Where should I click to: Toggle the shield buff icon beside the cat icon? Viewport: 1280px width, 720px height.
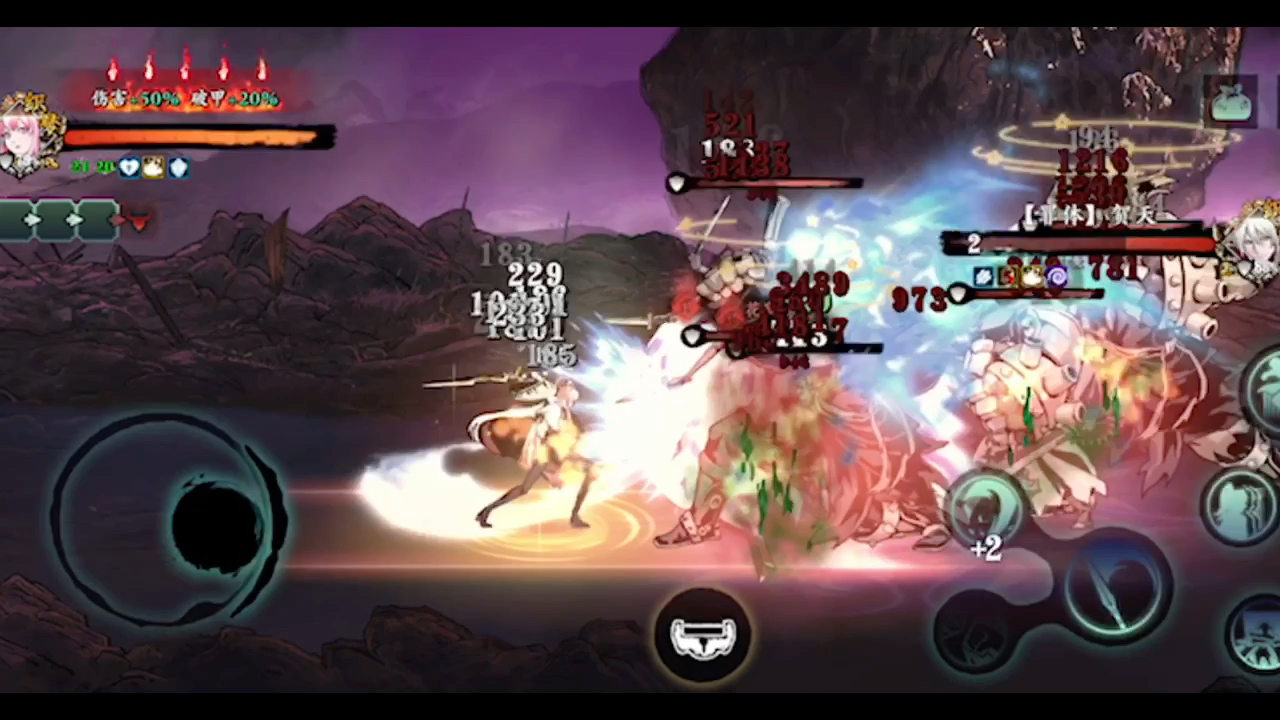click(x=178, y=167)
